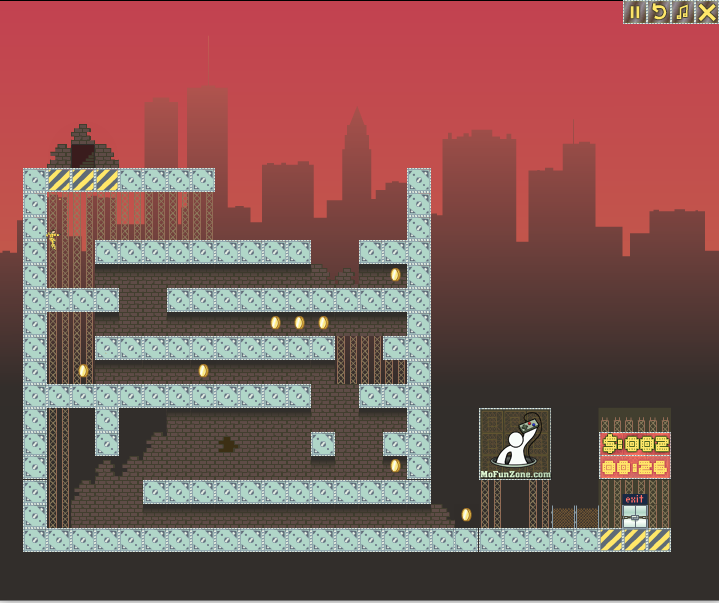Pause the game
The image size is (719, 603).
click(x=635, y=12)
